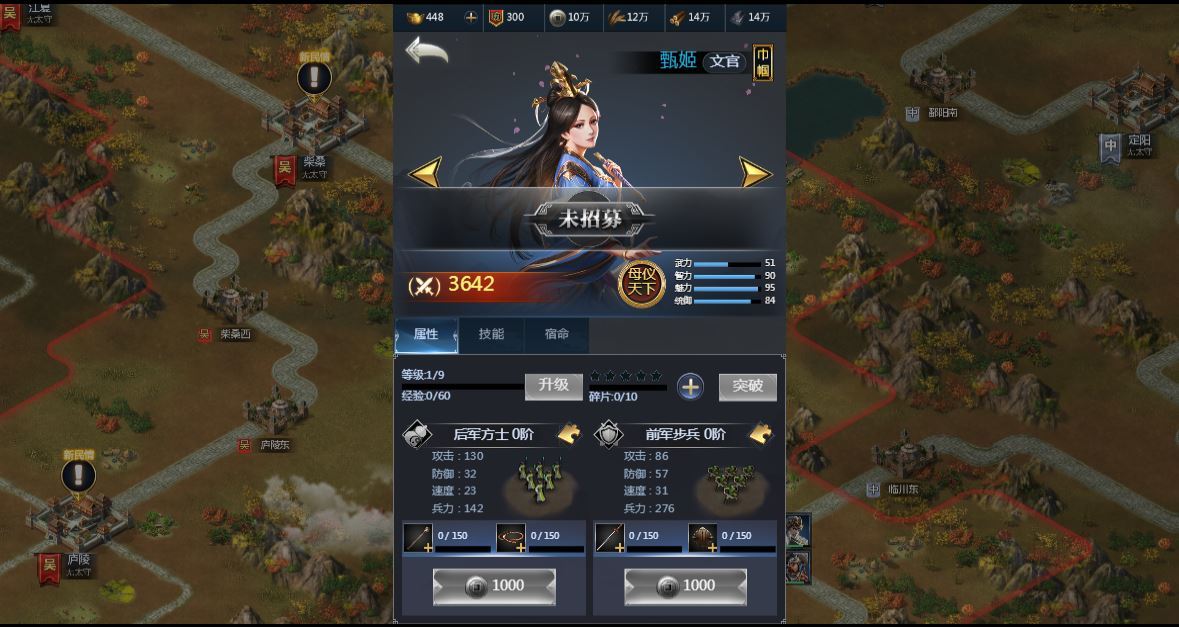Open the 宿命 tab
The width and height of the screenshot is (1179, 627).
[556, 335]
